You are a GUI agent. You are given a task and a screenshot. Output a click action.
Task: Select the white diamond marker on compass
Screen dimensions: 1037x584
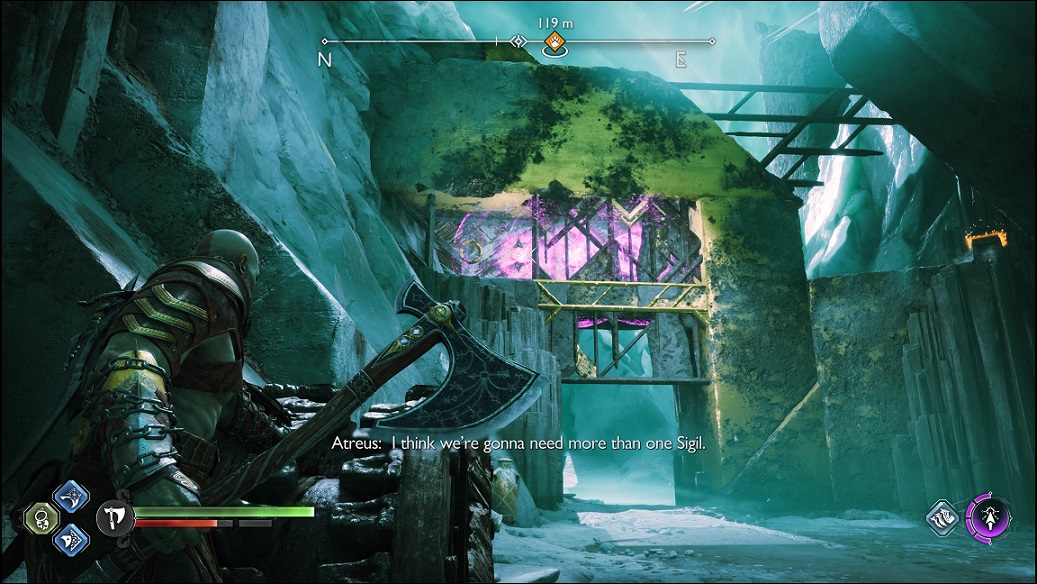click(518, 42)
